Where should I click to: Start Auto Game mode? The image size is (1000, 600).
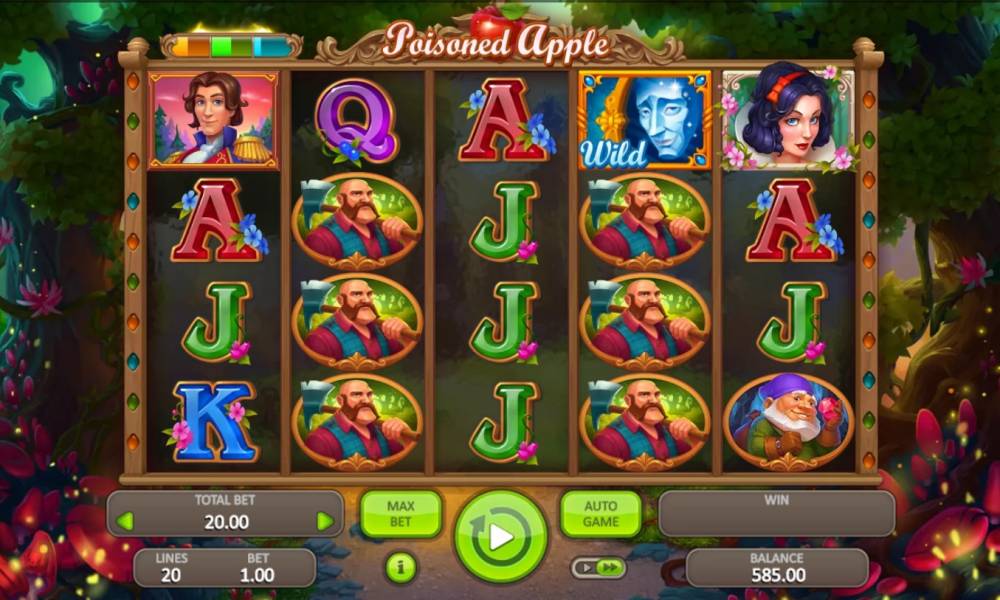(600, 513)
